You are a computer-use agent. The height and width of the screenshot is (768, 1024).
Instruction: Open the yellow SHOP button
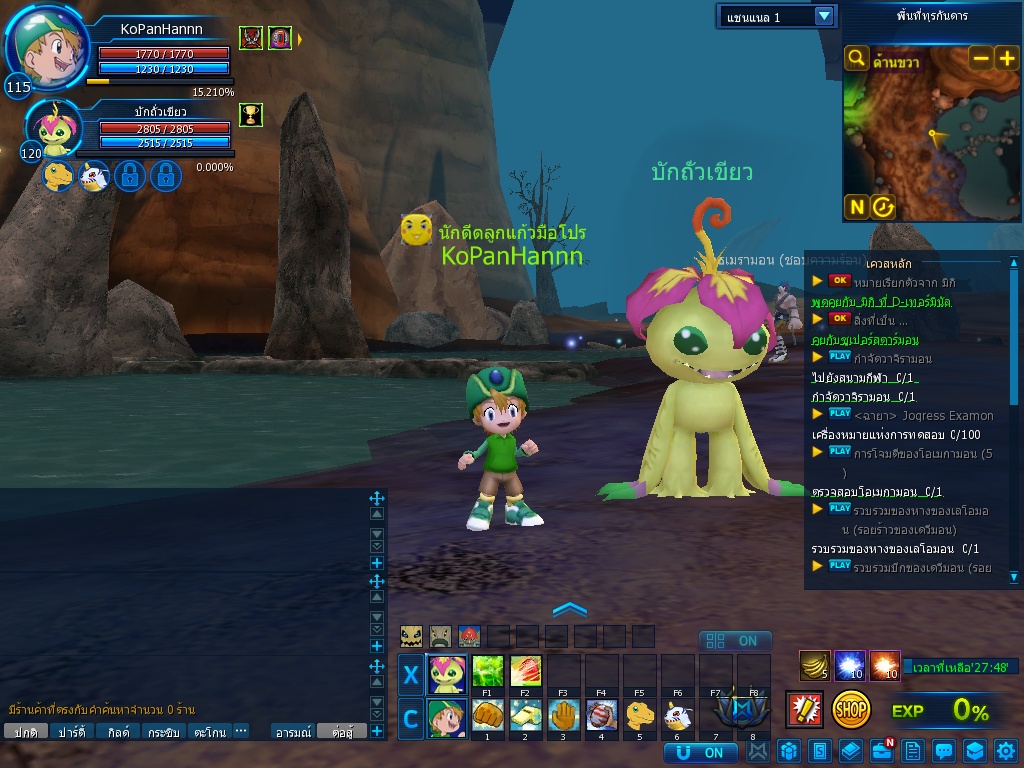851,710
